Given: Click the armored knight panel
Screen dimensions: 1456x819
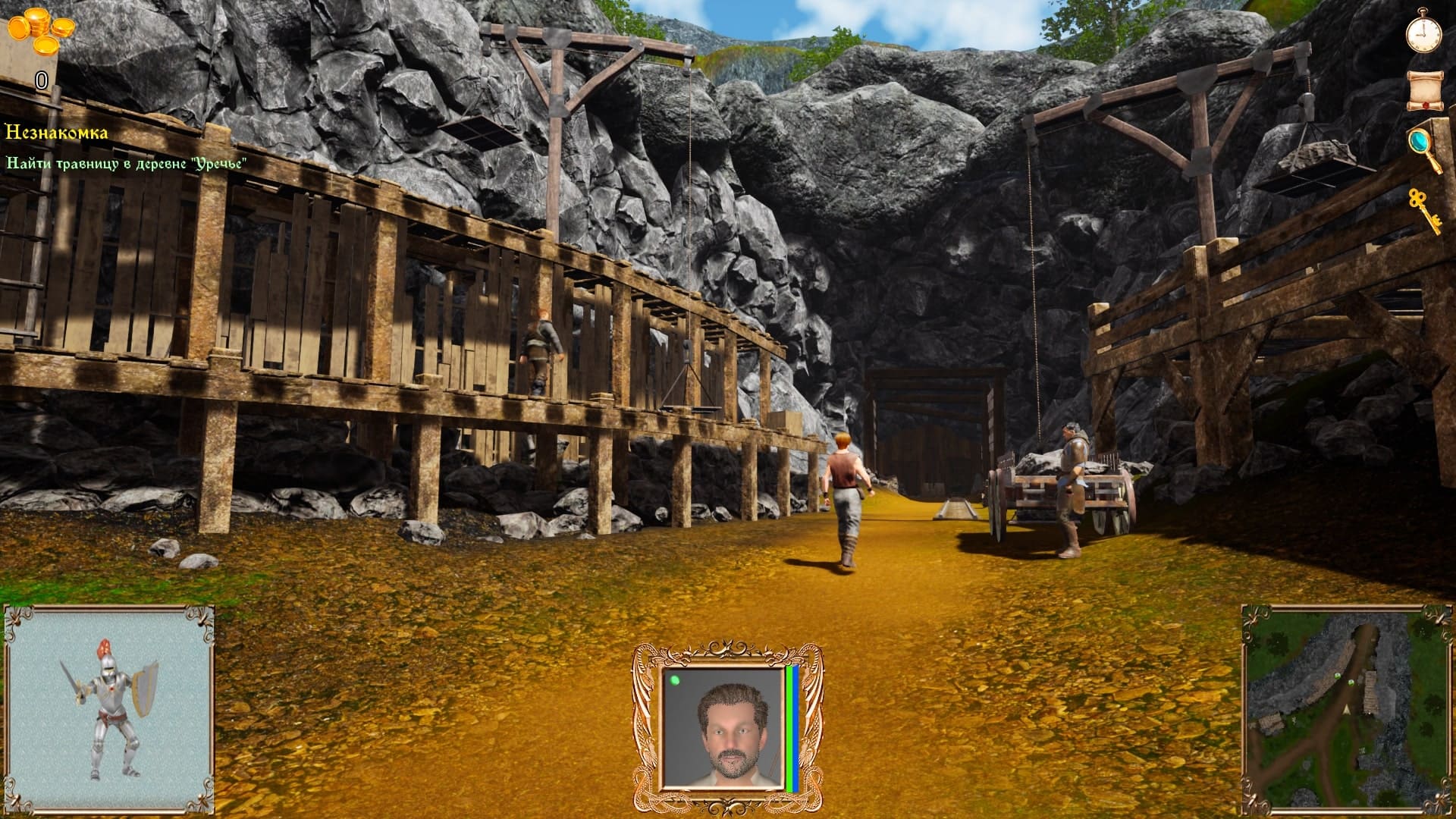Looking at the screenshot, I should pyautogui.click(x=109, y=708).
